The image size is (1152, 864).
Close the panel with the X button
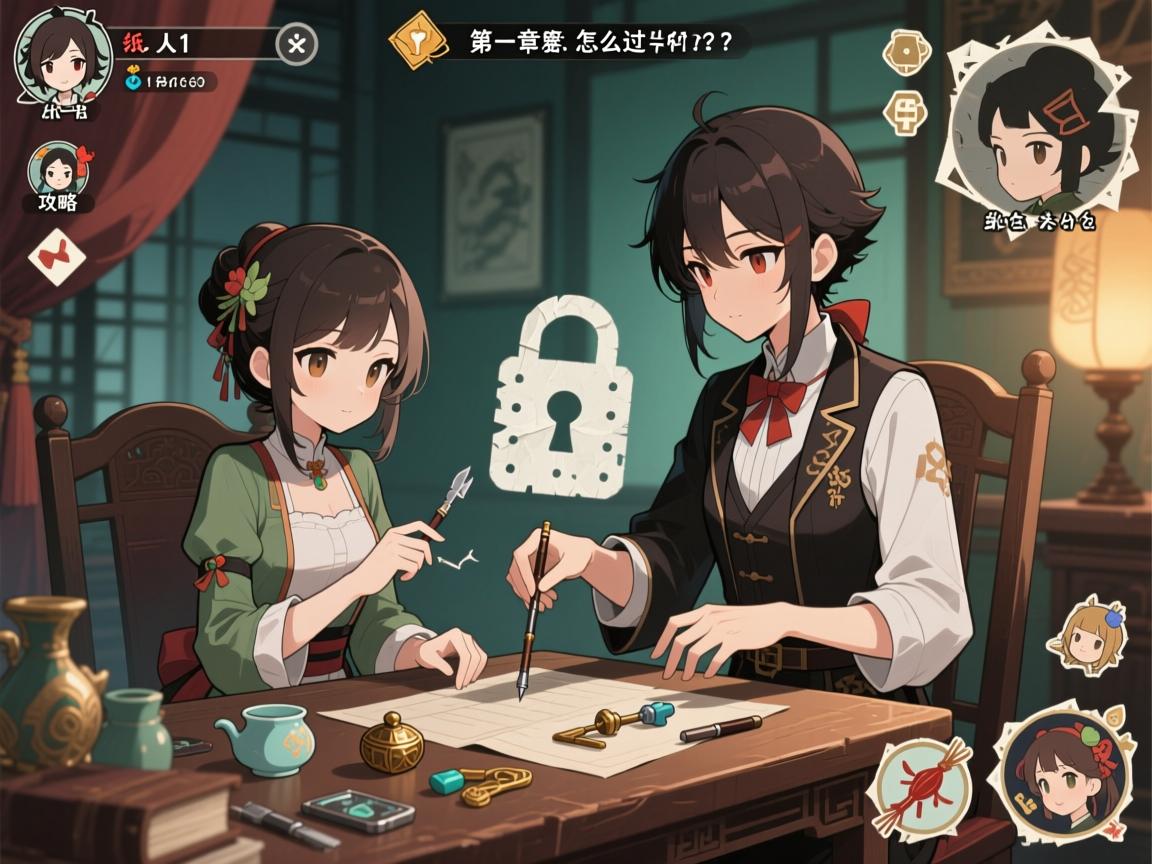(297, 44)
